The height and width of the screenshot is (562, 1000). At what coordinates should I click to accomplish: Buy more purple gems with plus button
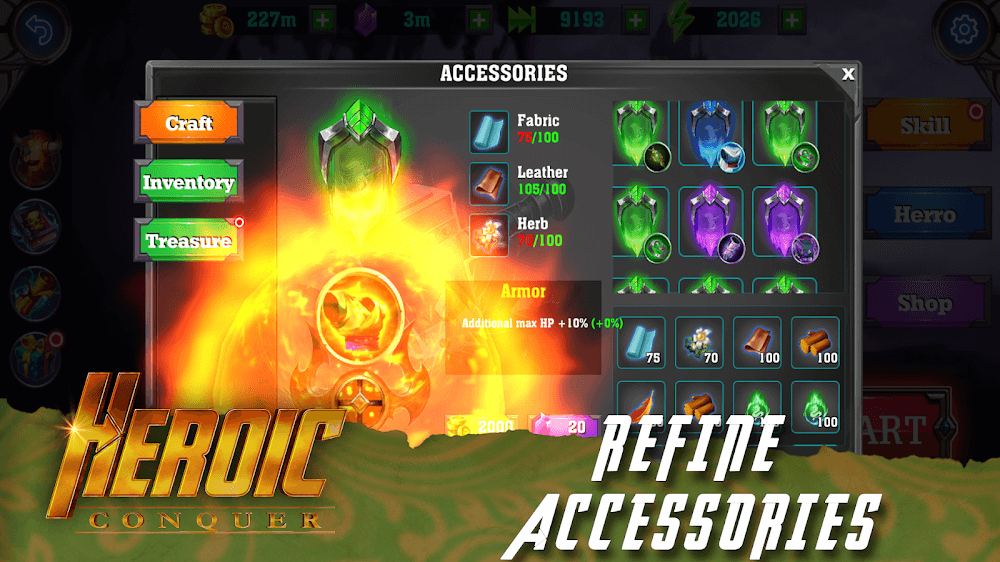(x=480, y=19)
